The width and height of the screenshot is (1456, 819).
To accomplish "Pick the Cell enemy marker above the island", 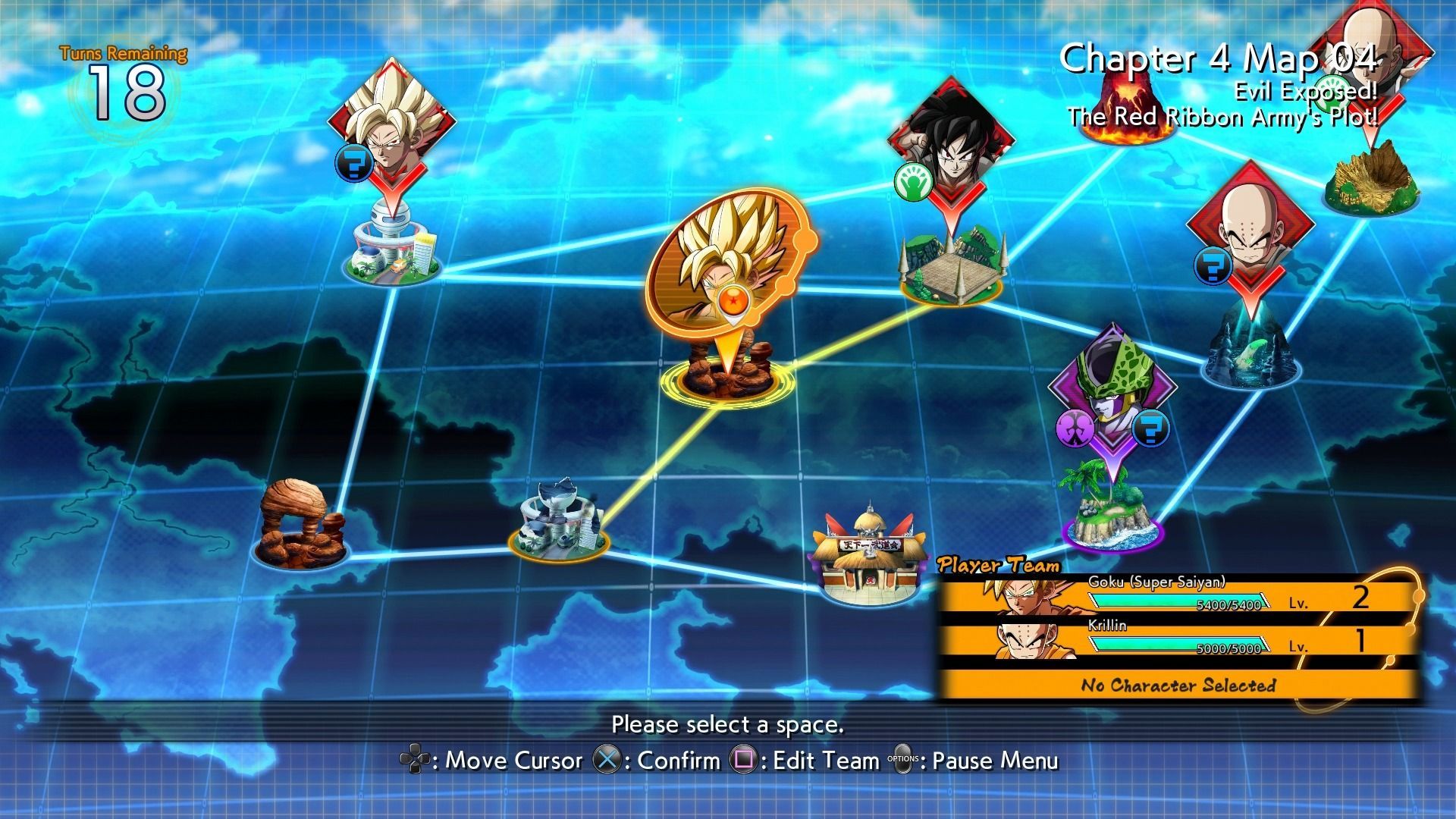I will click(x=1112, y=394).
